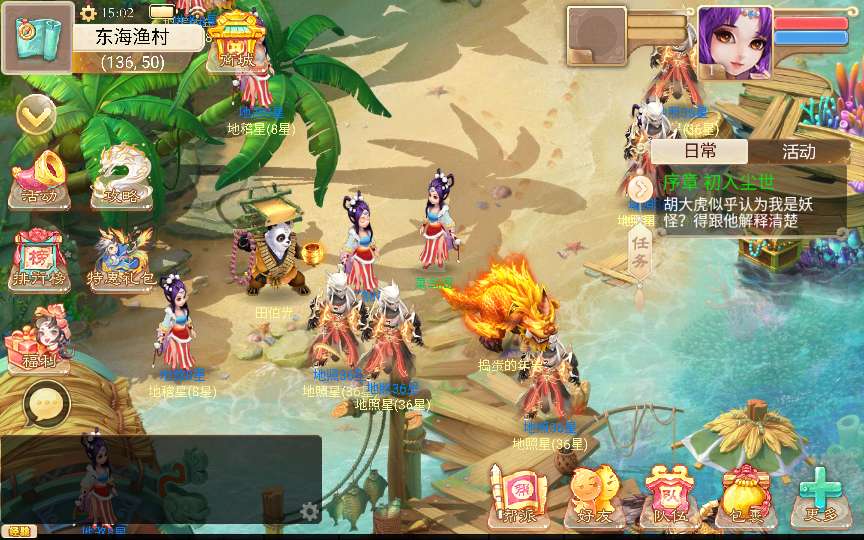Image resolution: width=864 pixels, height=540 pixels.
Task: Collapse the left menu with the arrow button
Action: click(36, 116)
